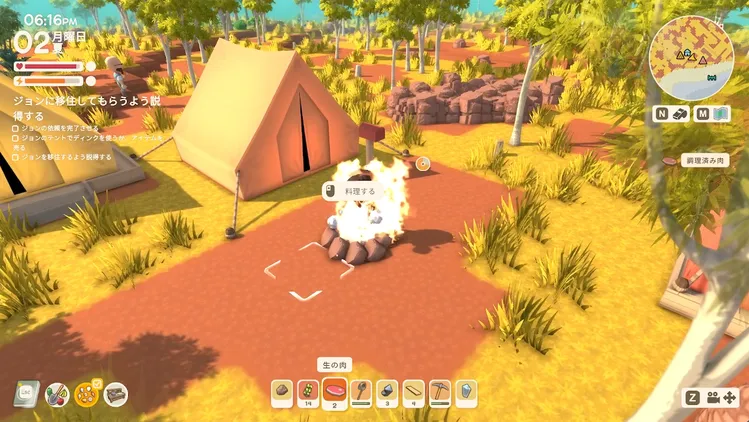Screen dimensions: 749x422
Task: Equip the pickaxe from the hotbar
Action: [x=440, y=391]
